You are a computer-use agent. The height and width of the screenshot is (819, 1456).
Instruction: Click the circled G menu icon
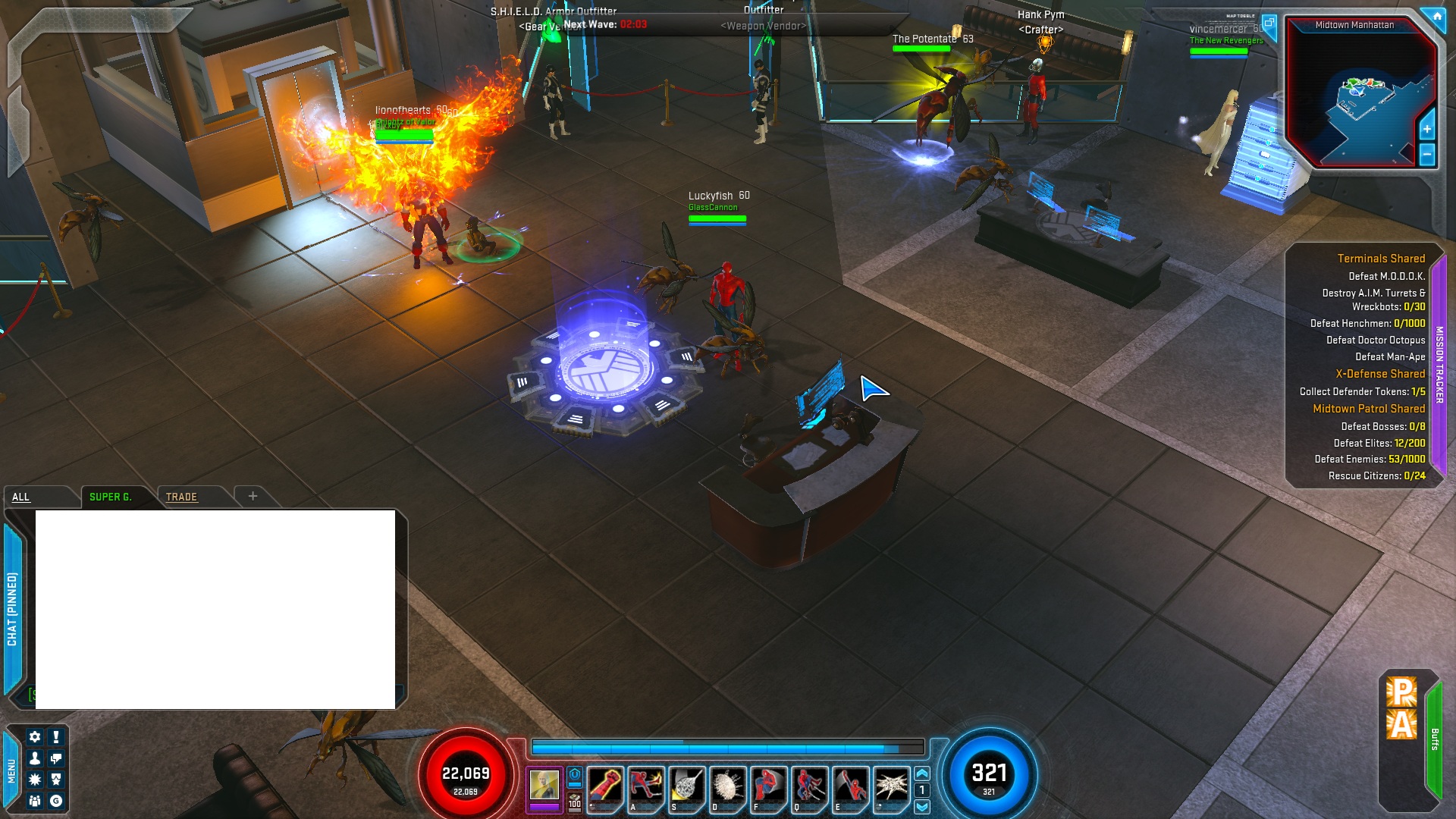(x=56, y=801)
